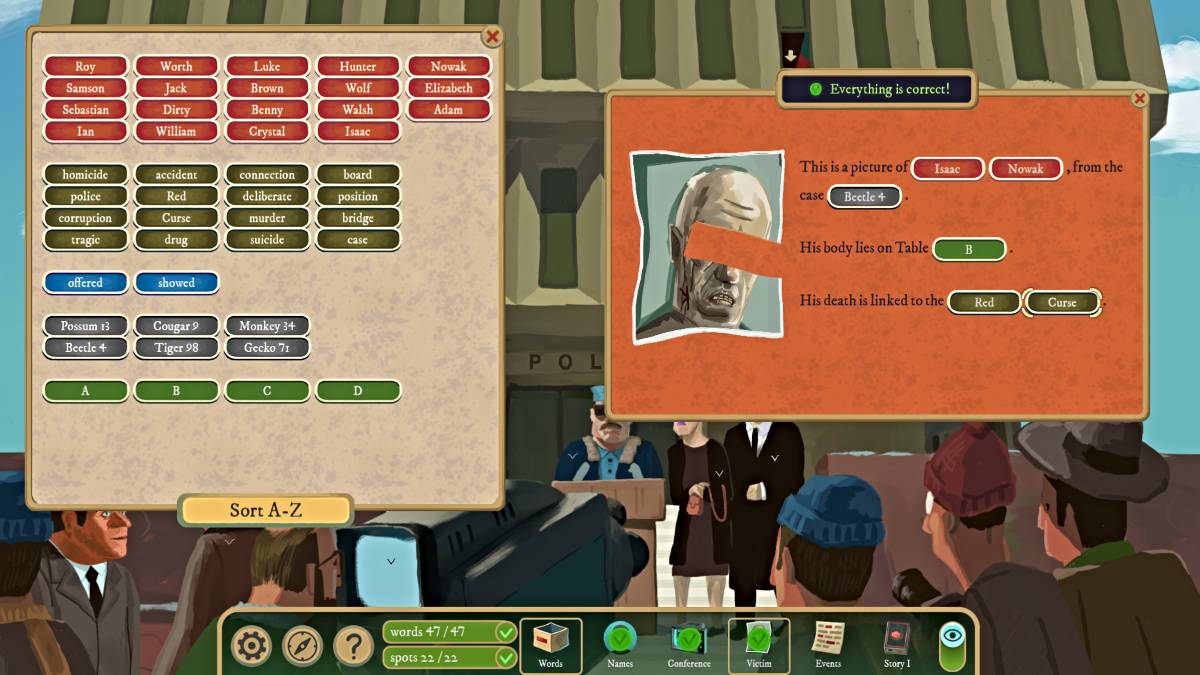This screenshot has height=675, width=1200.
Task: Open the Conference tab
Action: [x=689, y=644]
